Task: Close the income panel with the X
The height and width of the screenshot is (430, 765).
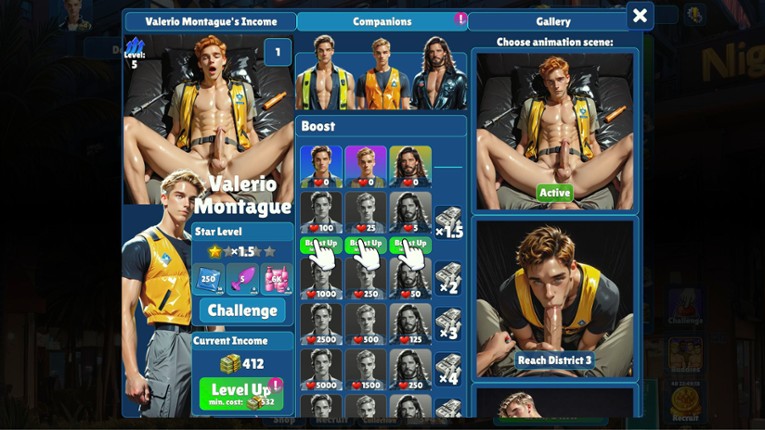Action: coord(640,16)
